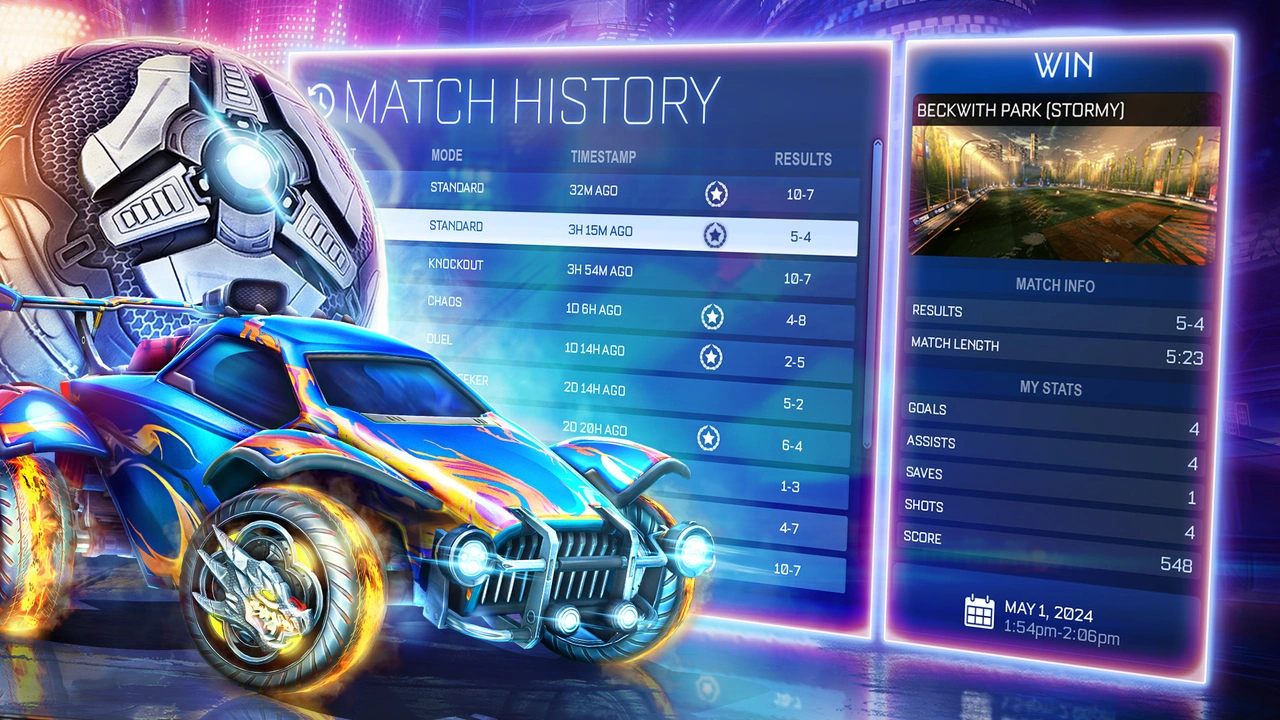Click the MVP star on the 32M ago match
Viewport: 1280px width, 720px height.
[x=714, y=195]
